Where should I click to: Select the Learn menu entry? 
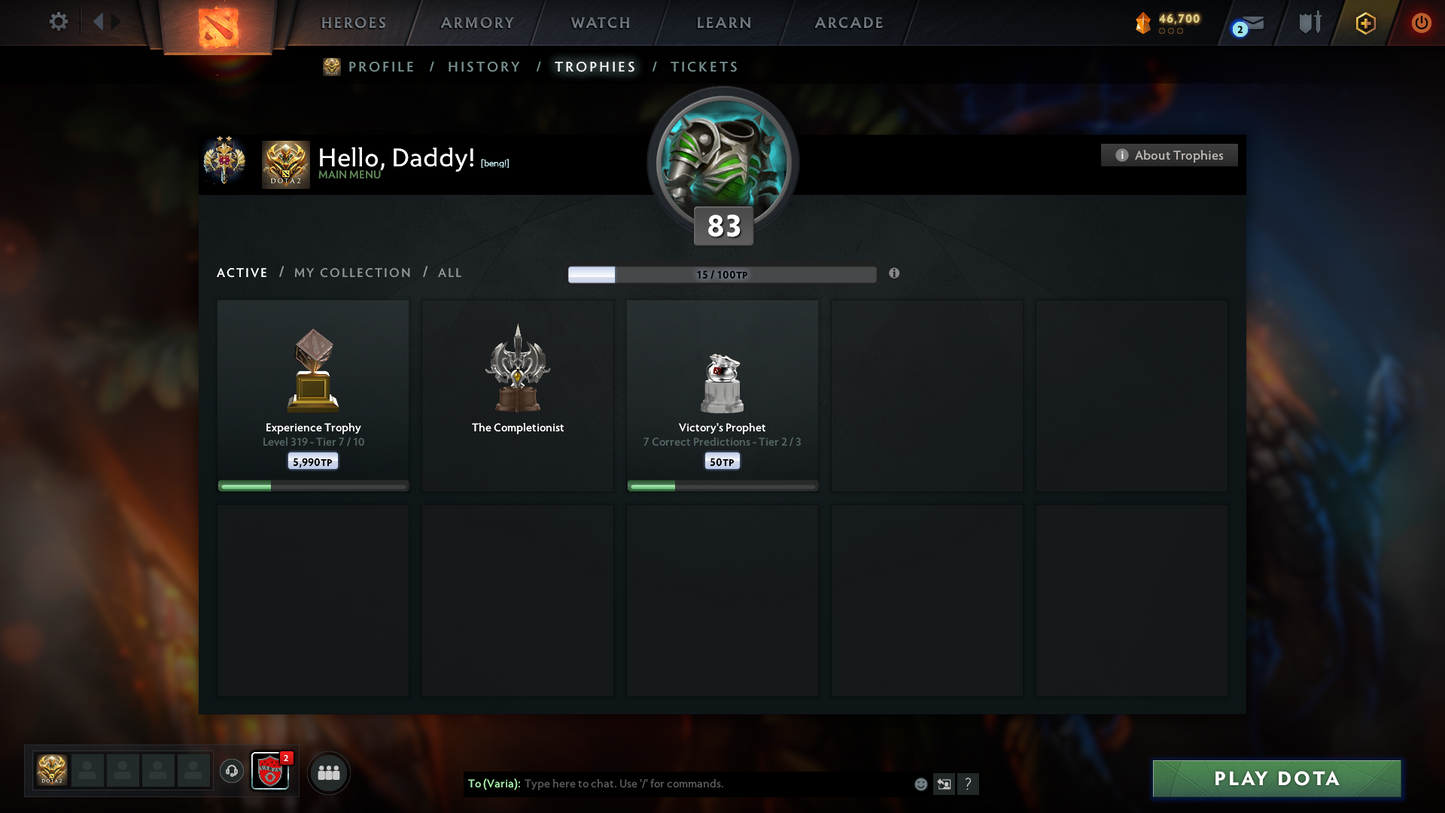pyautogui.click(x=723, y=23)
